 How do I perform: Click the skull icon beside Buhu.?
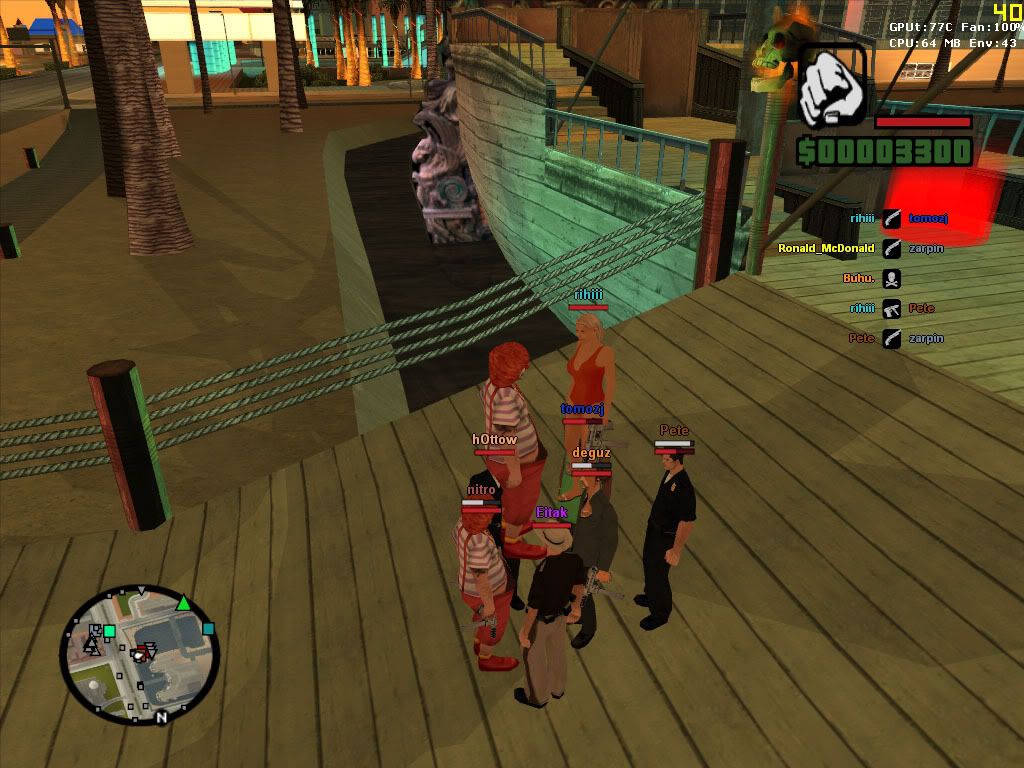[891, 279]
